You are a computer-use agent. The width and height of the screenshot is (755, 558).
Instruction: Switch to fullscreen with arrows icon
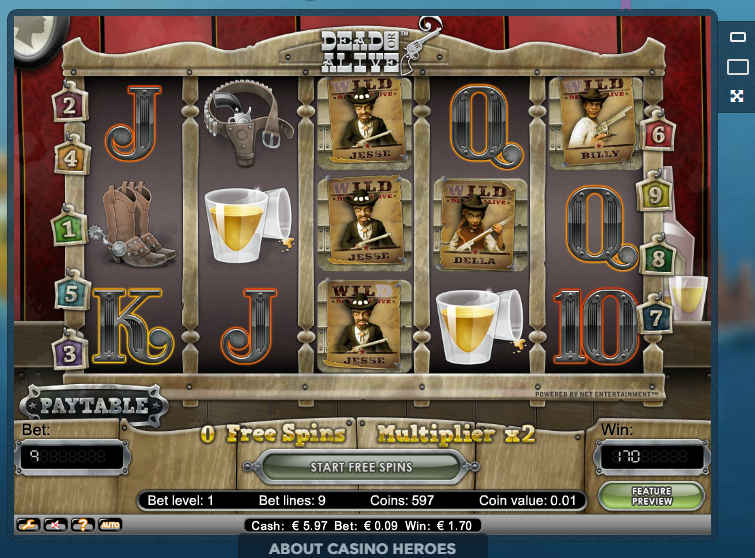coord(737,96)
